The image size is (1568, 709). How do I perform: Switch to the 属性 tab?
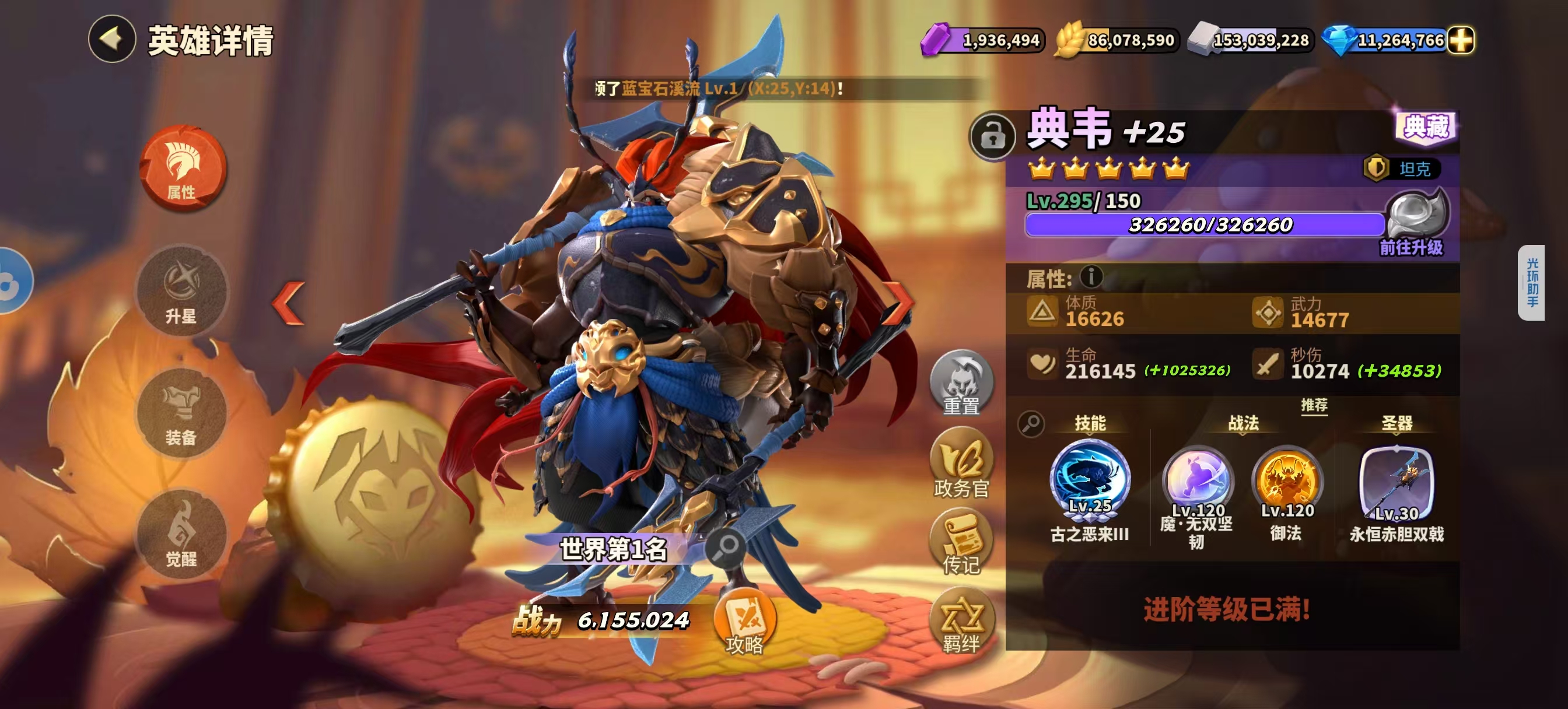(x=182, y=168)
